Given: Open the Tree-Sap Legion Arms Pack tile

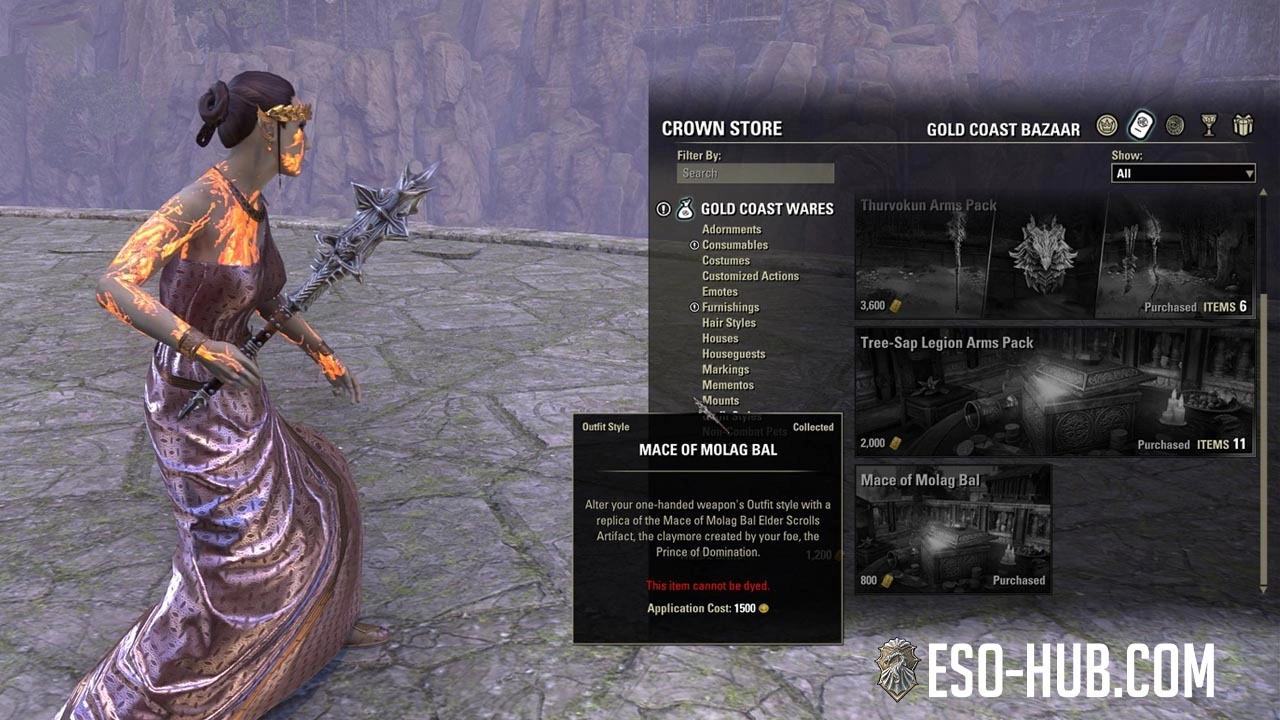Looking at the screenshot, I should pos(1055,392).
